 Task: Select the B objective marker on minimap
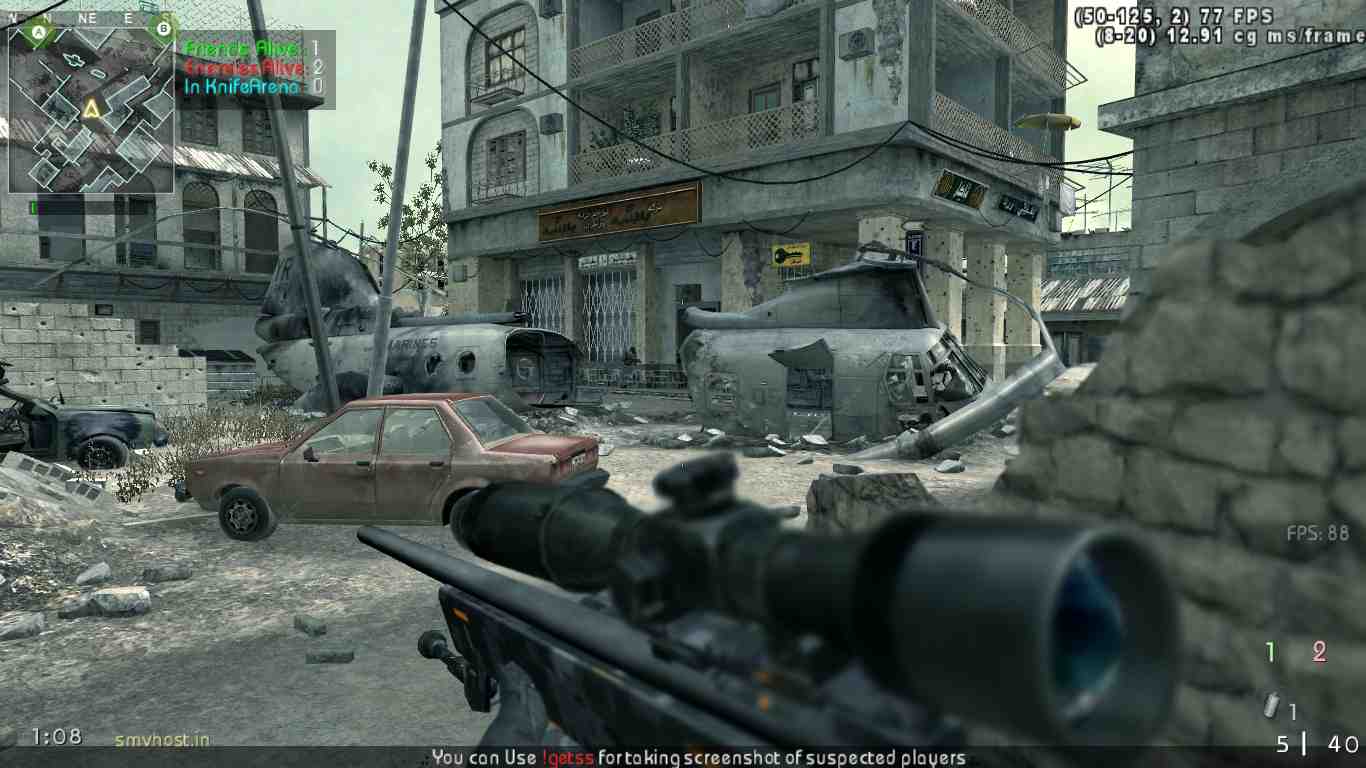164,30
